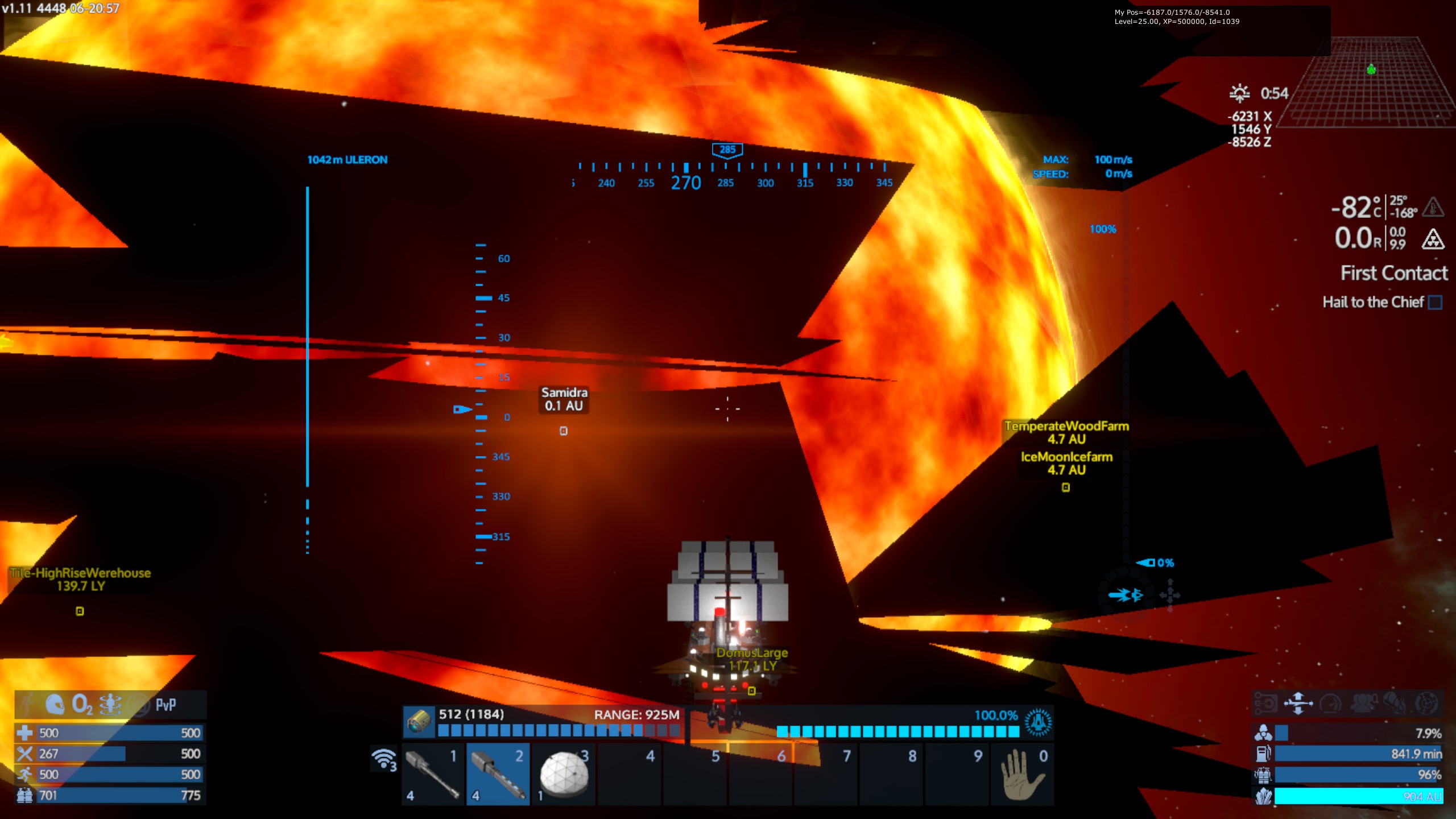Click the helmet status icon
The height and width of the screenshot is (819, 1456).
(x=55, y=705)
